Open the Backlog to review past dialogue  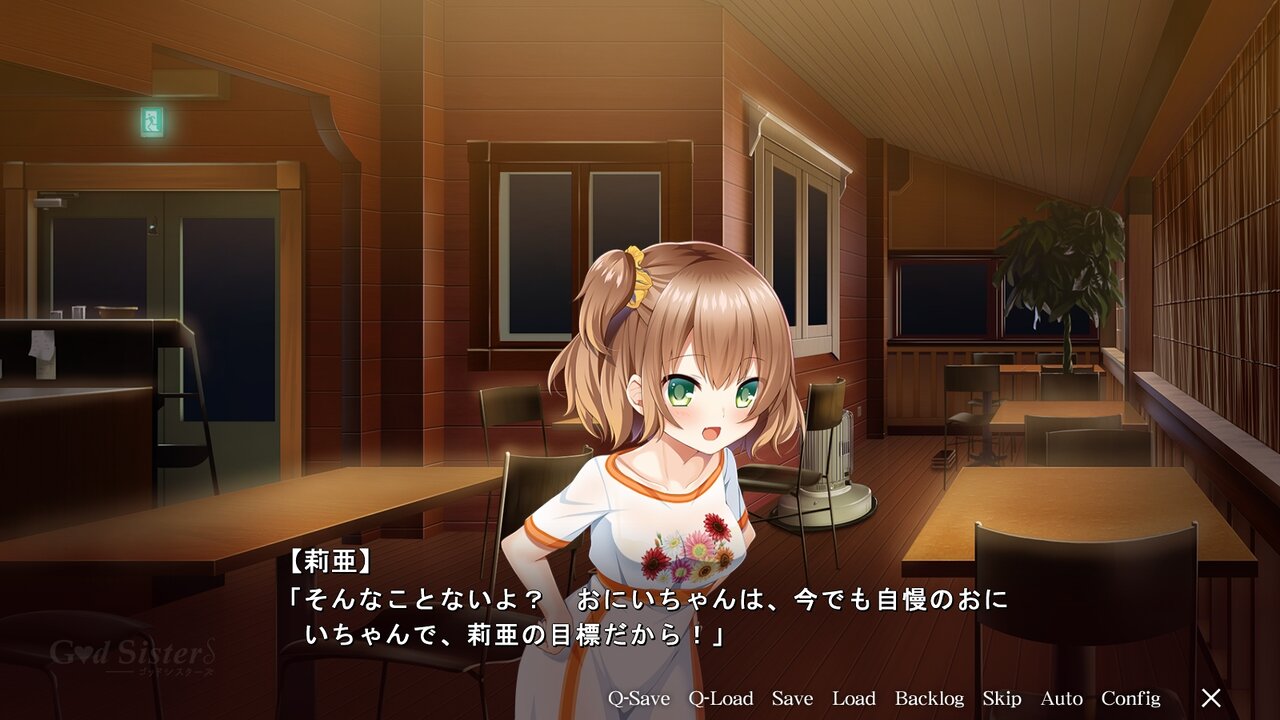[x=929, y=698]
